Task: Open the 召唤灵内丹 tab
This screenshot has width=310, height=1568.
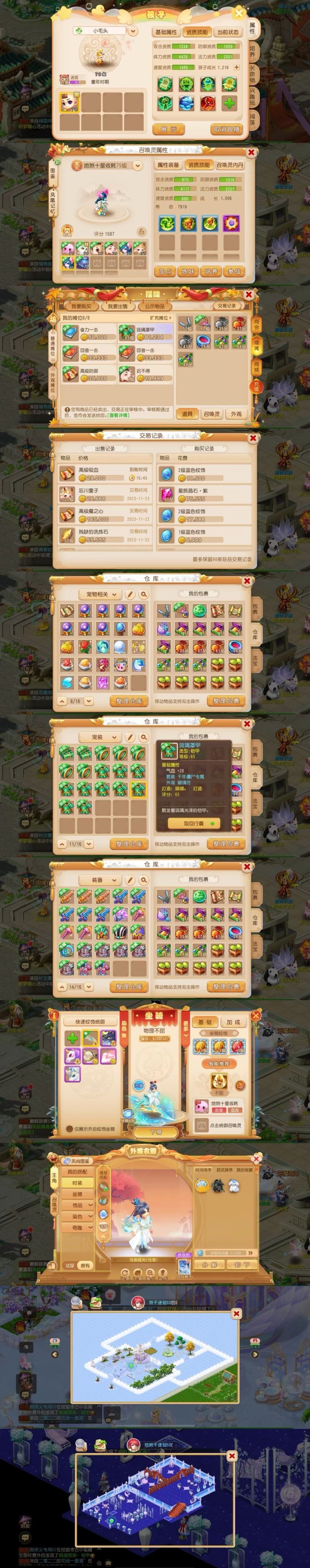Action: 229,165
